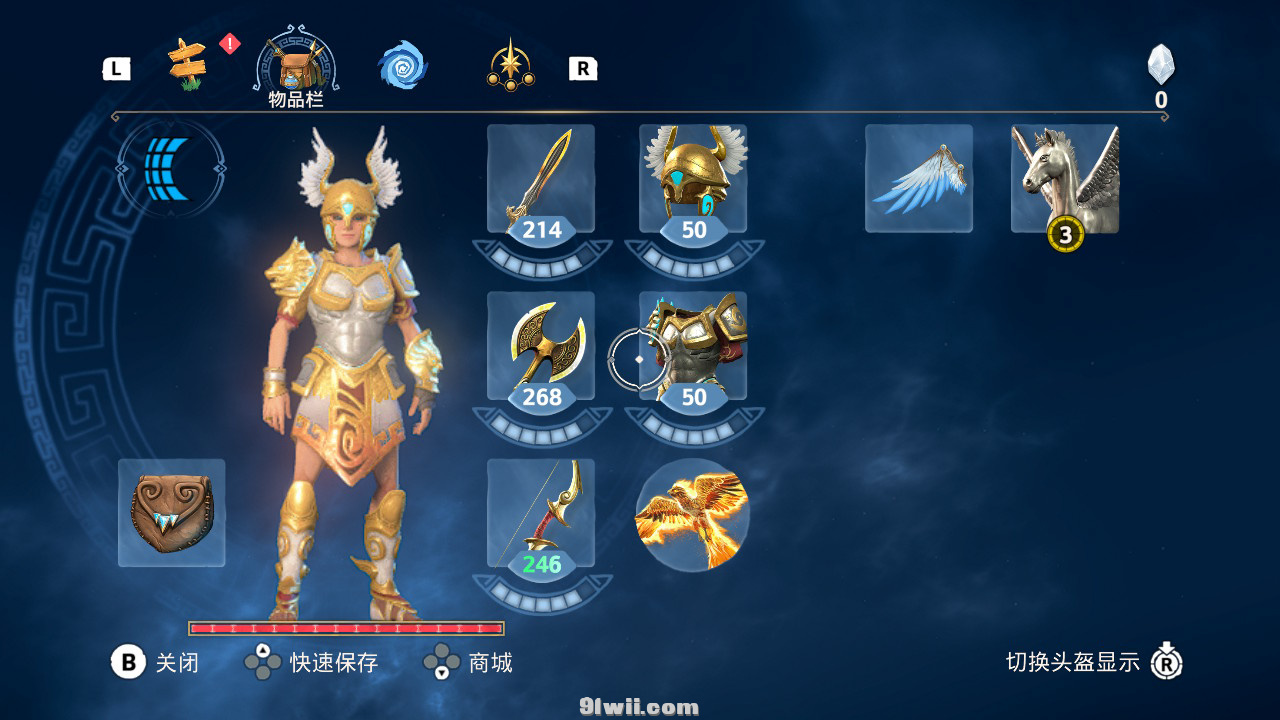The height and width of the screenshot is (720, 1280).
Task: Choose the white pegasus mount slot
Action: coord(1065,179)
